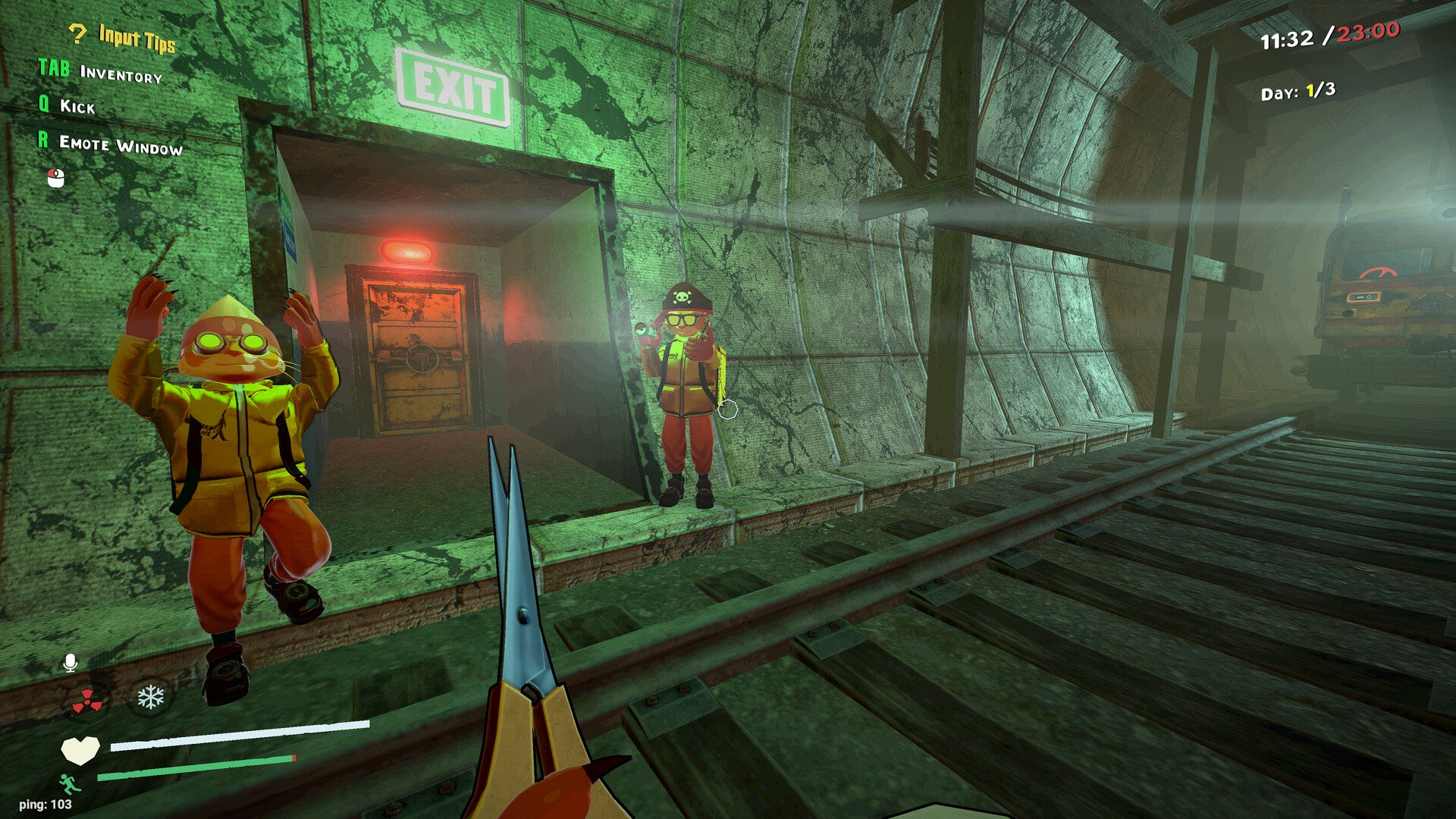Select the red radiation status icon
The width and height of the screenshot is (1456, 819).
[x=88, y=701]
